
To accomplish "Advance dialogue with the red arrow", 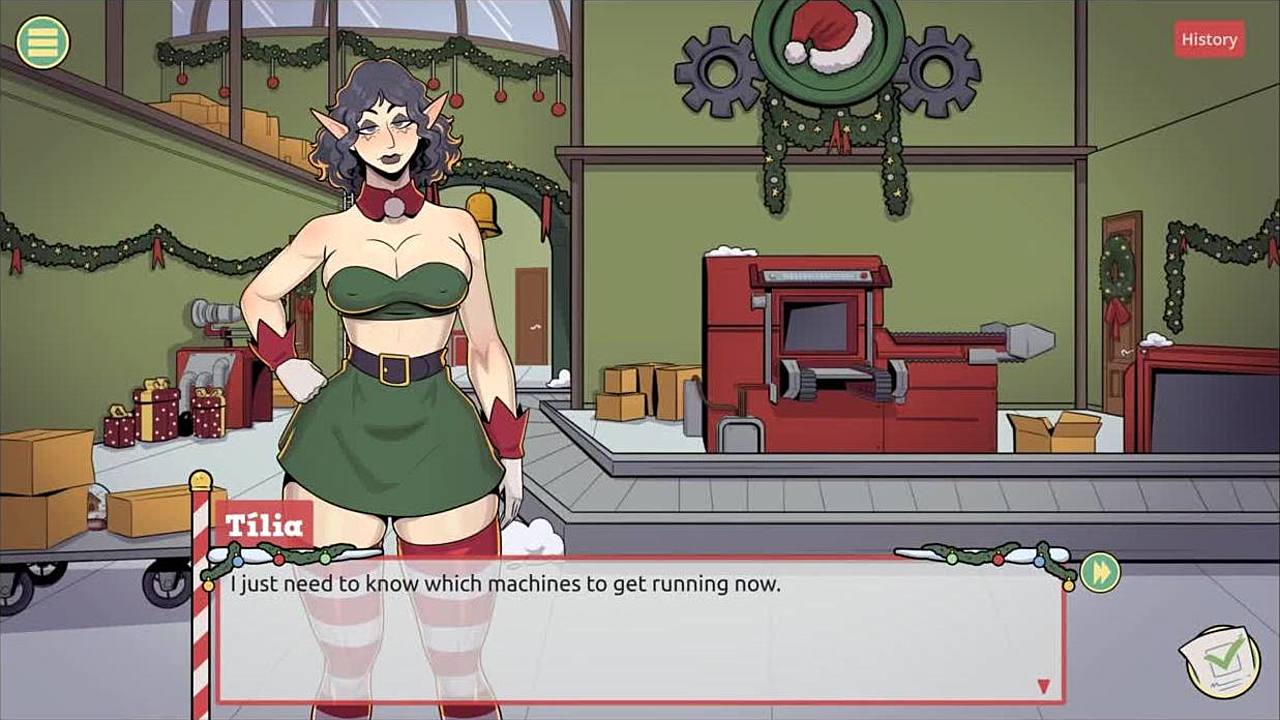I will (1043, 686).
